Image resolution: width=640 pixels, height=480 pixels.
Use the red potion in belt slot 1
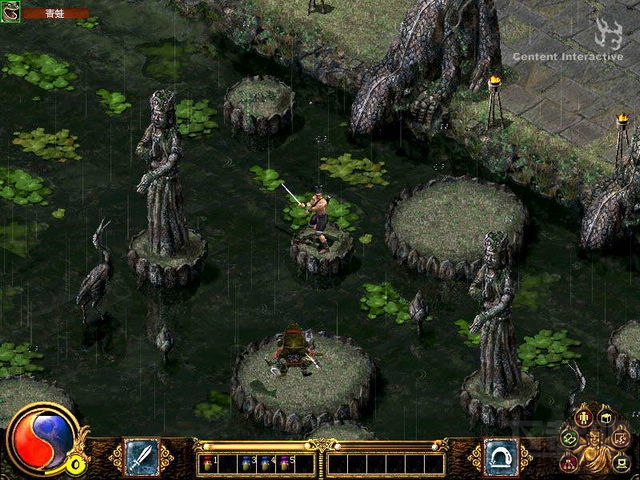click(209, 464)
